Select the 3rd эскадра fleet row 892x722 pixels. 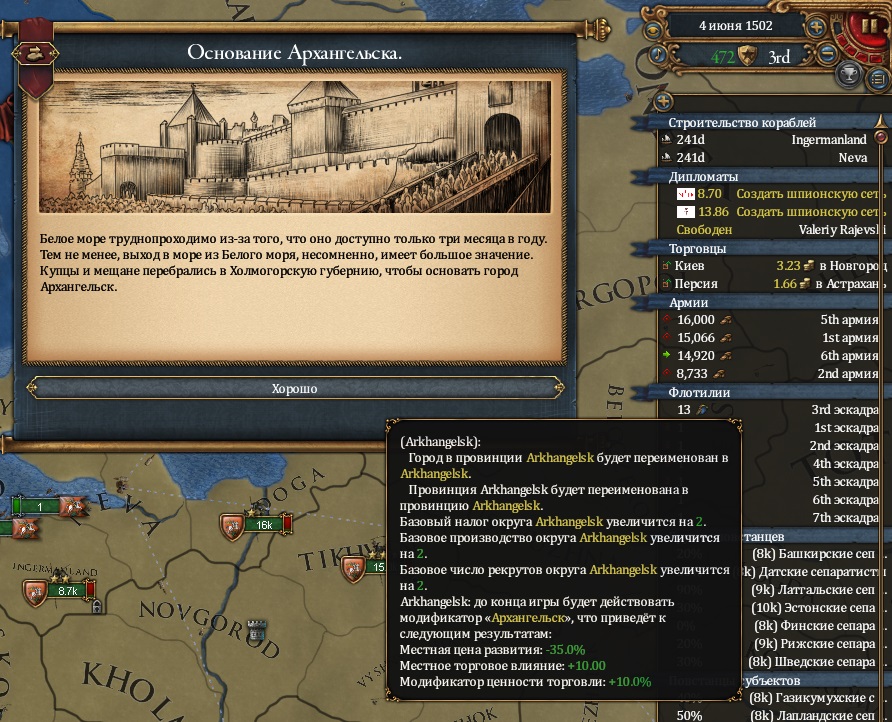770,410
